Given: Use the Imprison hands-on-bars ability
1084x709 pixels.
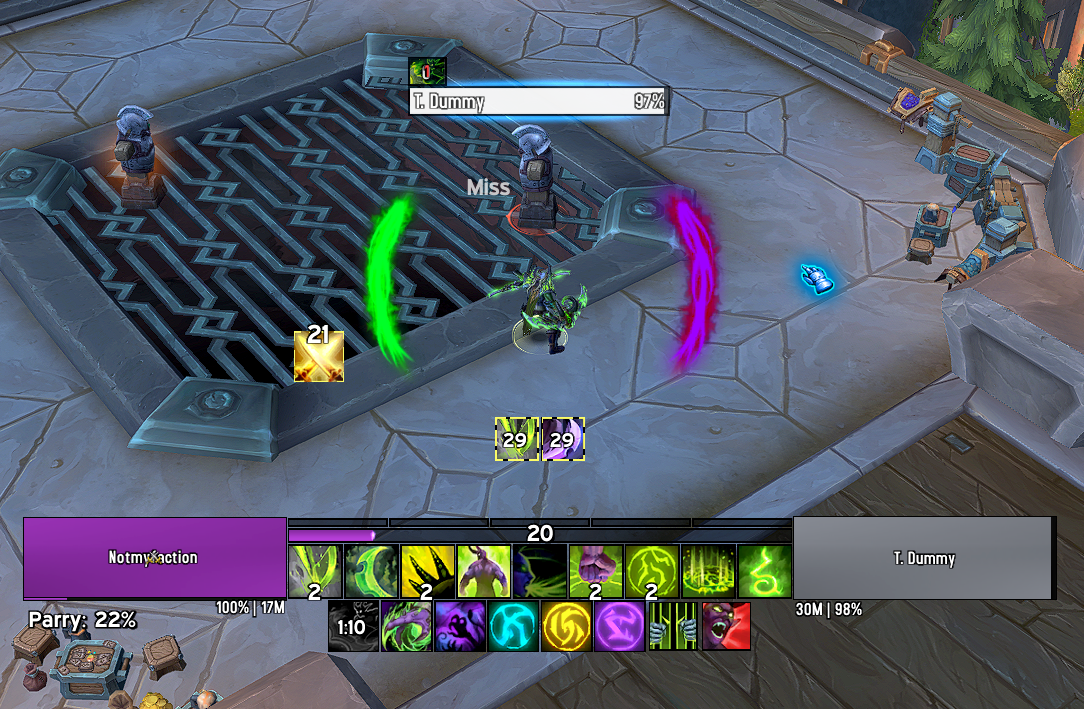Looking at the screenshot, I should point(673,626).
